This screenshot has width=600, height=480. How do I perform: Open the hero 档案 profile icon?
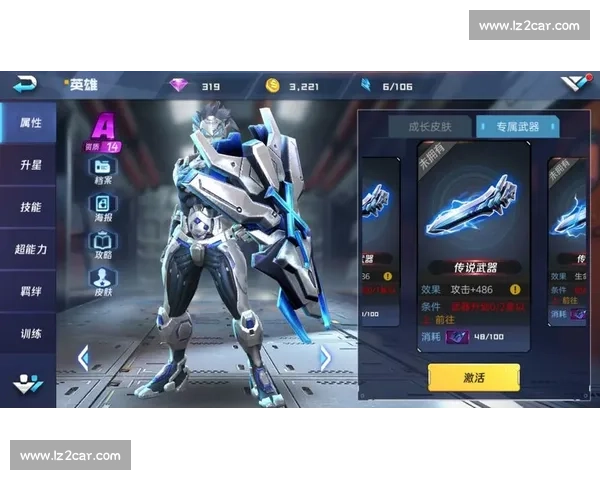click(103, 169)
